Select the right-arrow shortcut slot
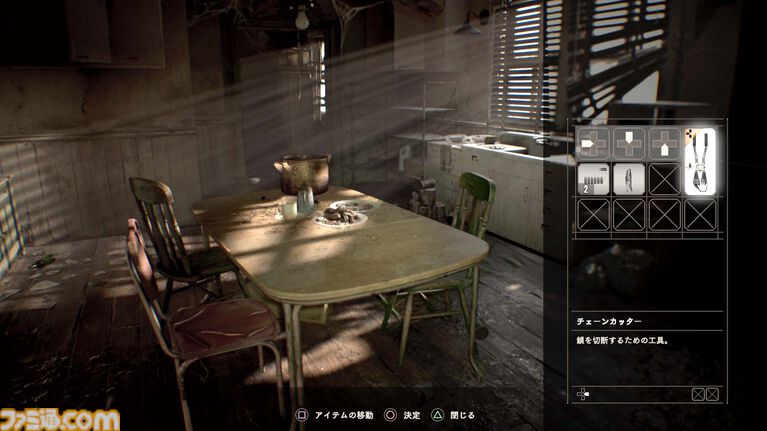The image size is (767, 431). click(x=593, y=143)
